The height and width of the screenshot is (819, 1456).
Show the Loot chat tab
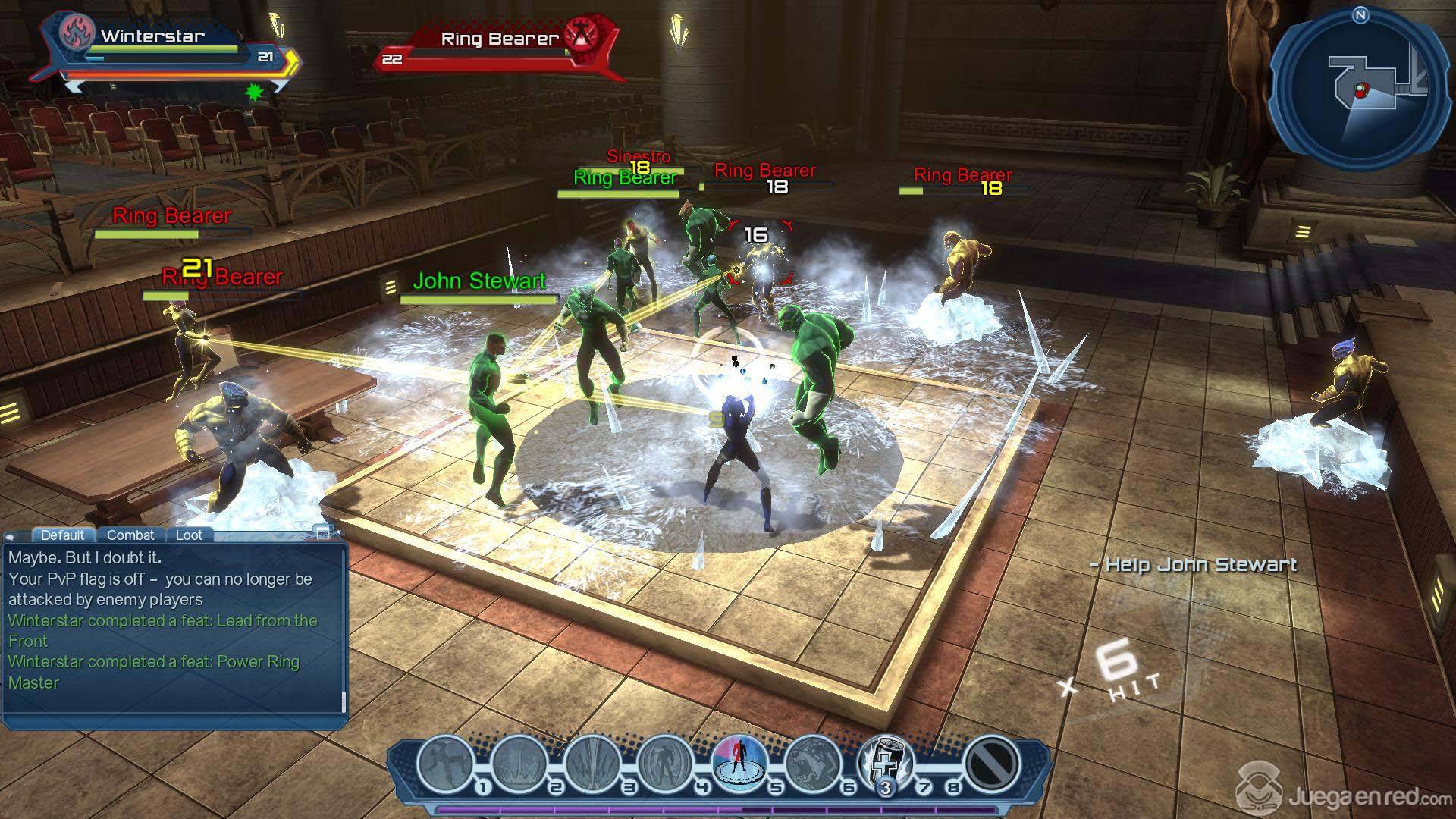coord(189,535)
